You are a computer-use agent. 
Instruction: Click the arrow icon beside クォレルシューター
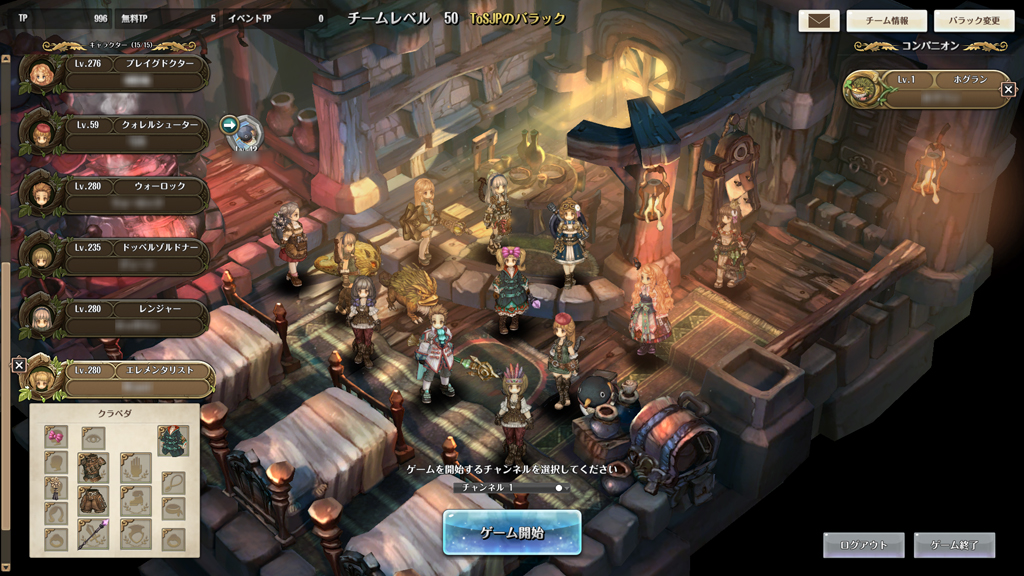229,125
